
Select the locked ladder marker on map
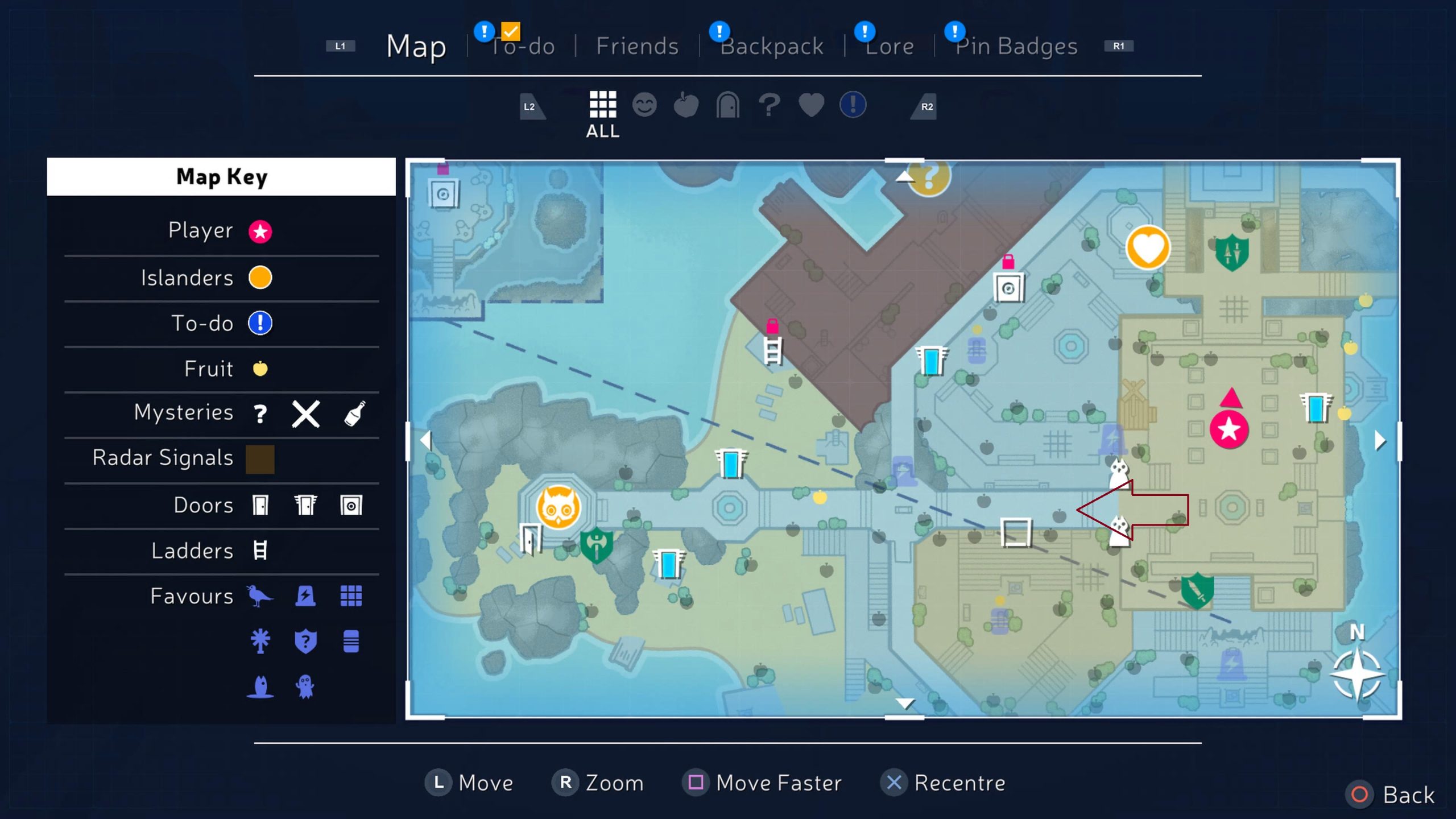tap(772, 348)
